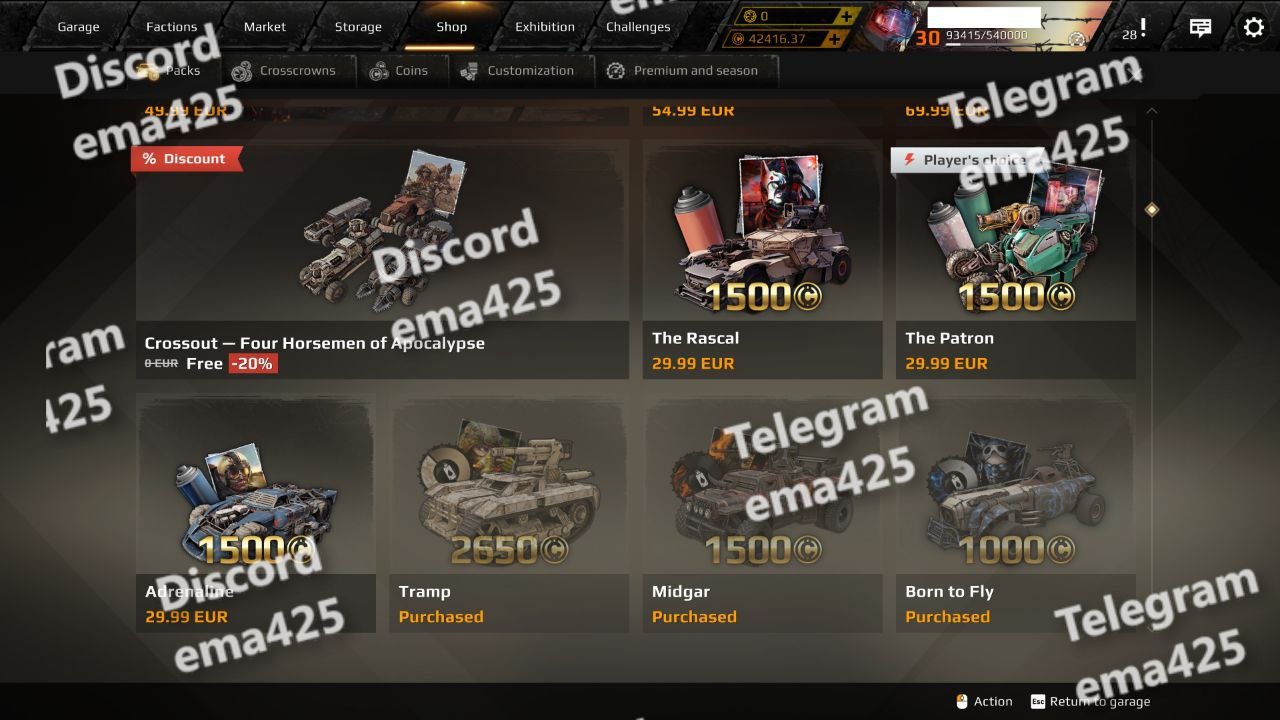Select the Four Horsemen of Apocalypse pack
Viewport: 1280px width, 720px height.
(382, 260)
